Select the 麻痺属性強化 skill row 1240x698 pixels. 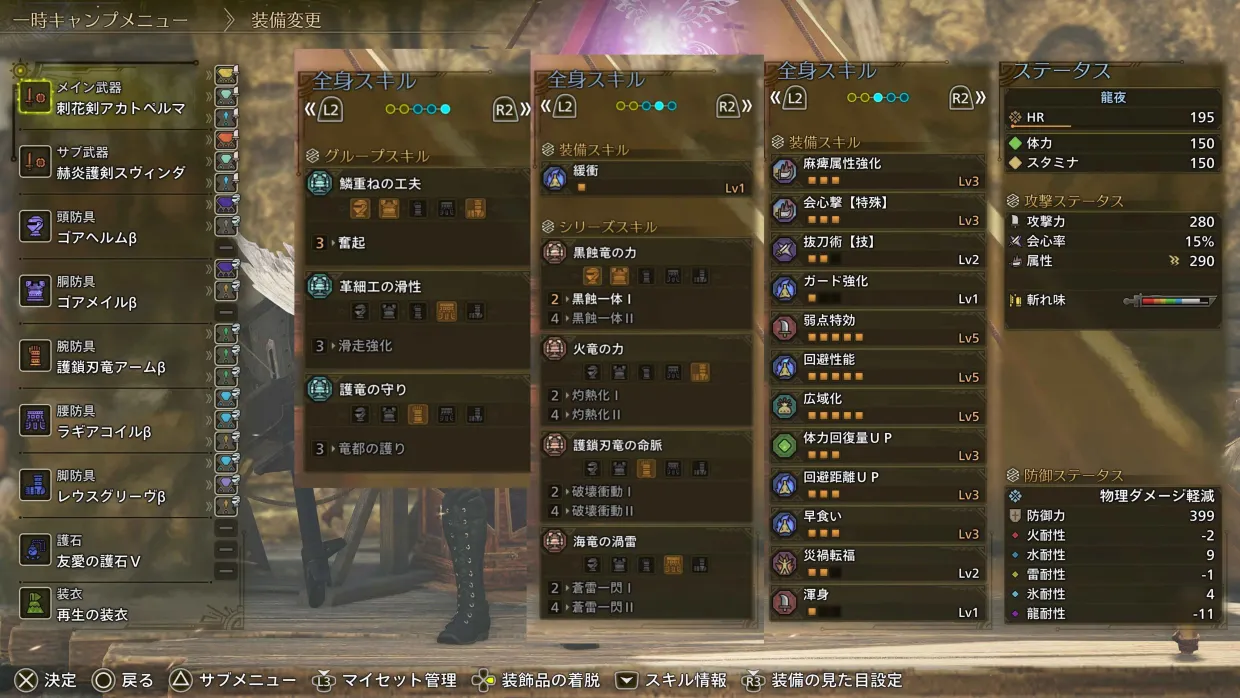coord(878,171)
